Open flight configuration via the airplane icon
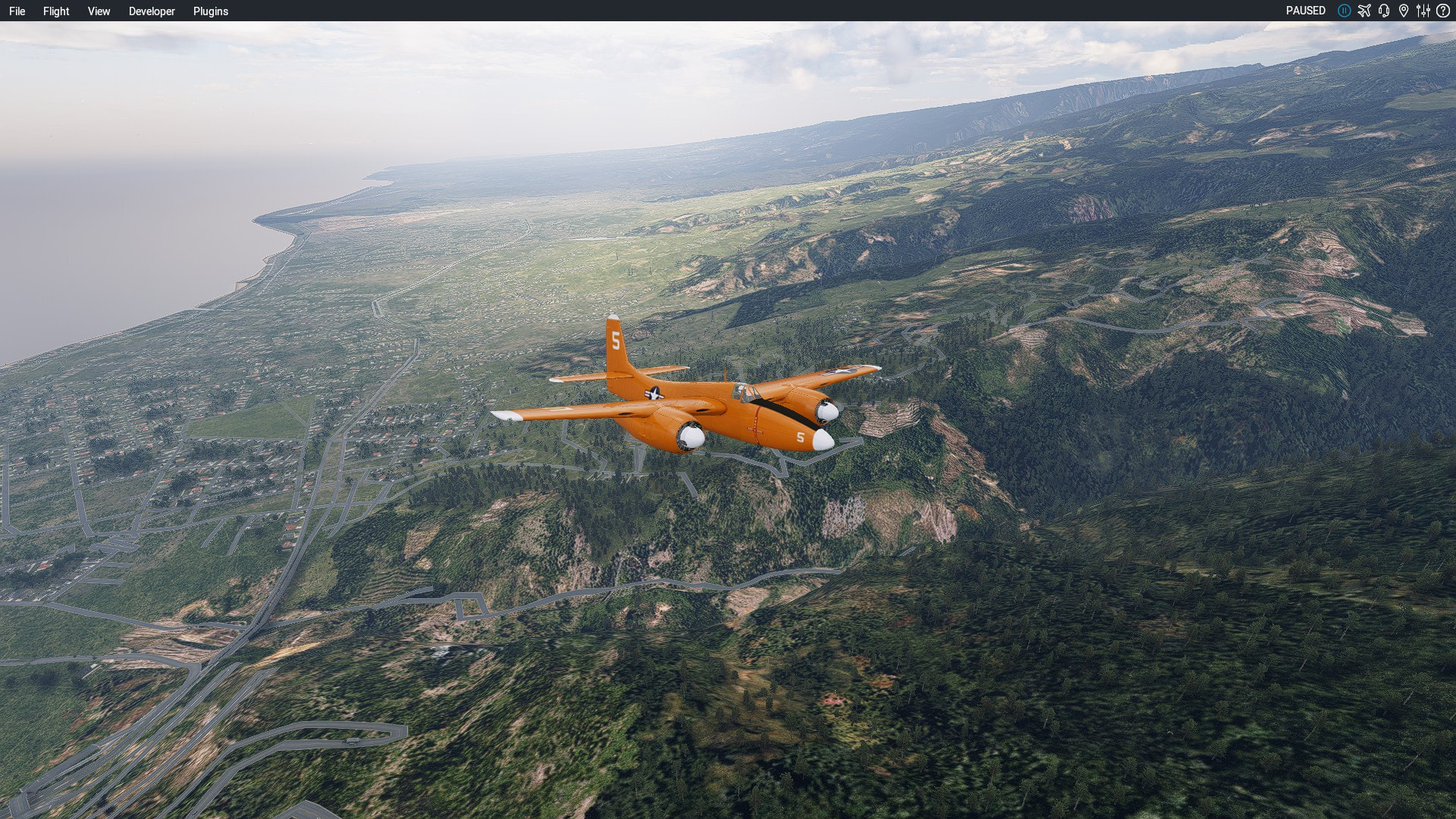 (x=1364, y=11)
